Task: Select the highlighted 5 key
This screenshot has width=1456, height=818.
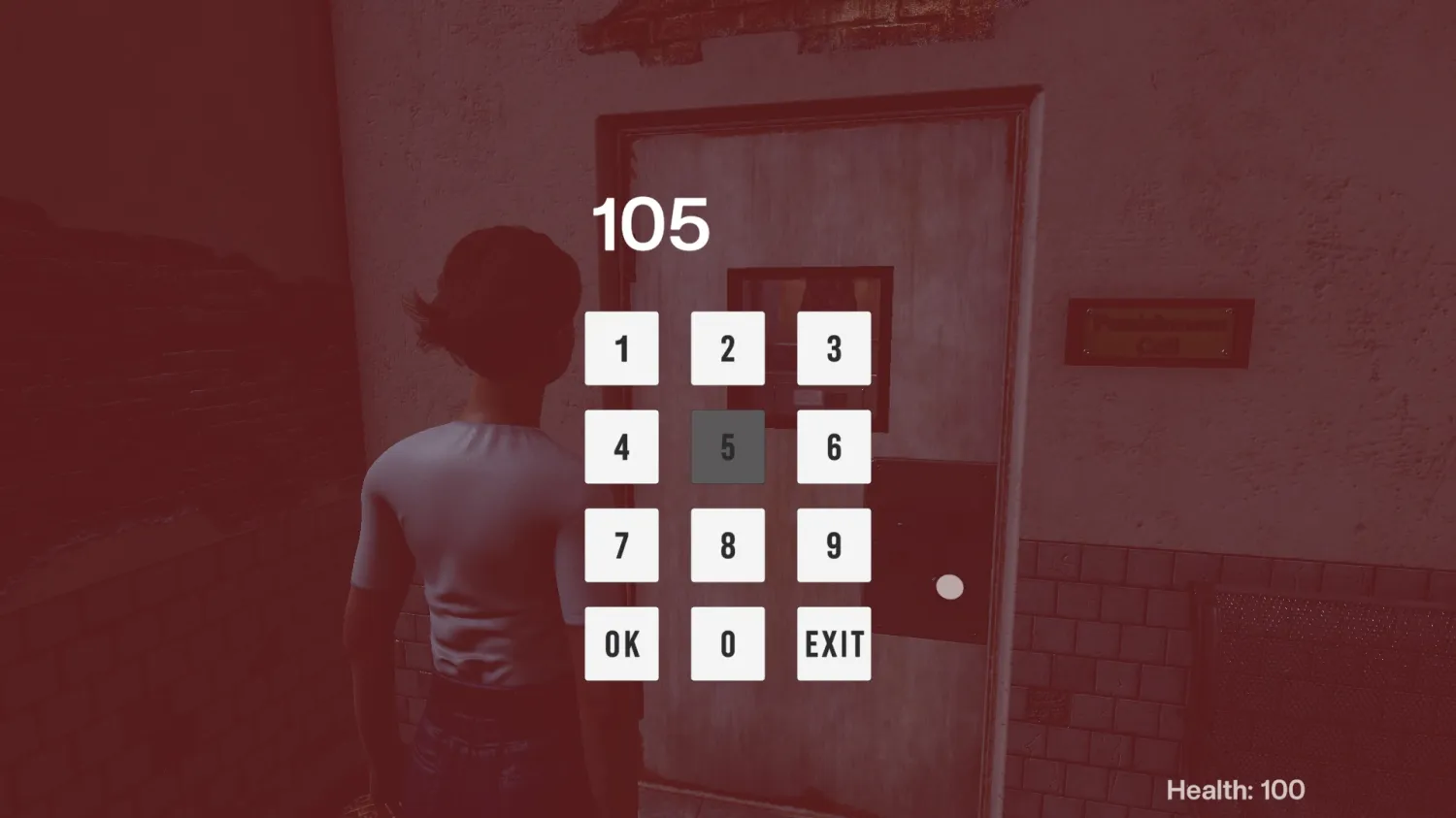Action: click(x=727, y=445)
